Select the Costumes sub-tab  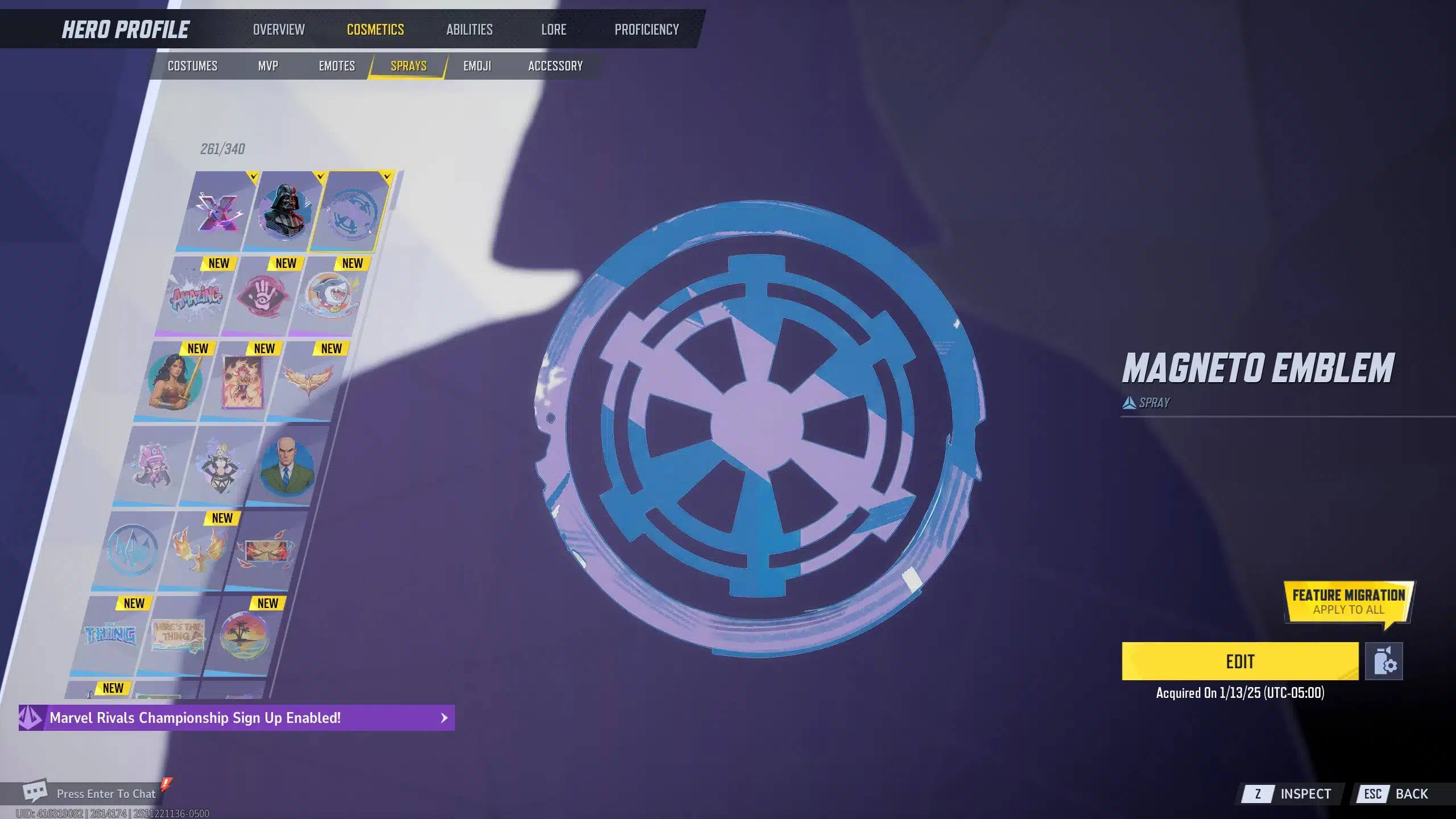click(x=192, y=66)
